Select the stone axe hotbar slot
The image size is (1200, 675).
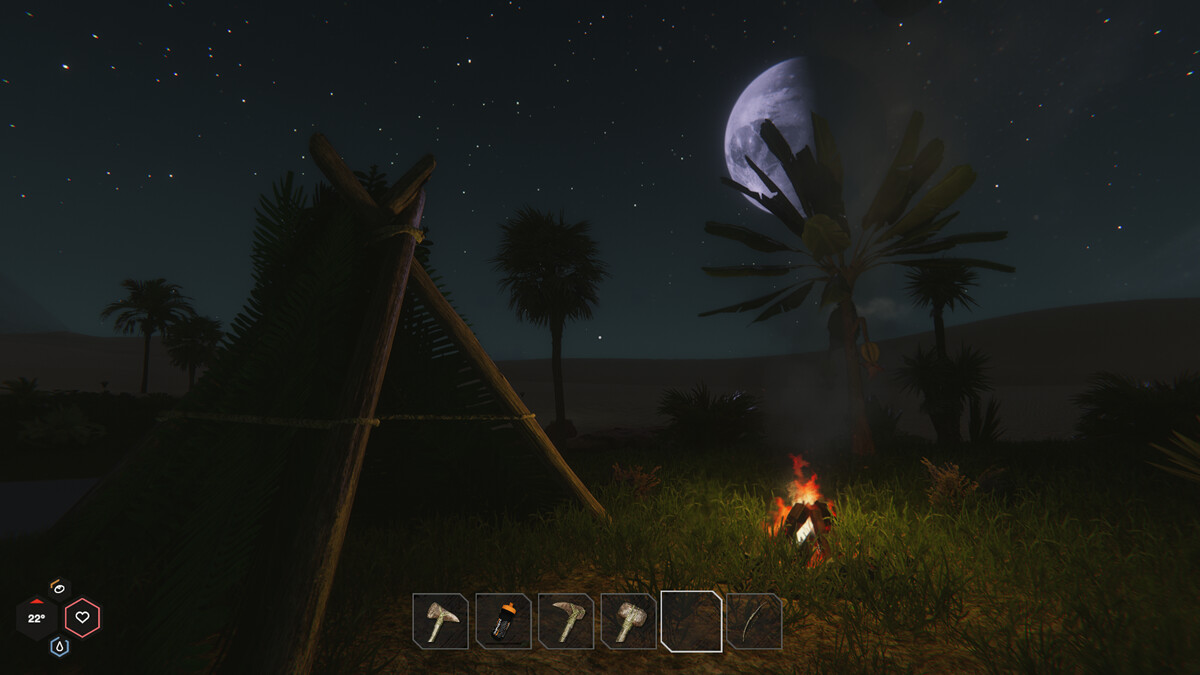coord(440,621)
